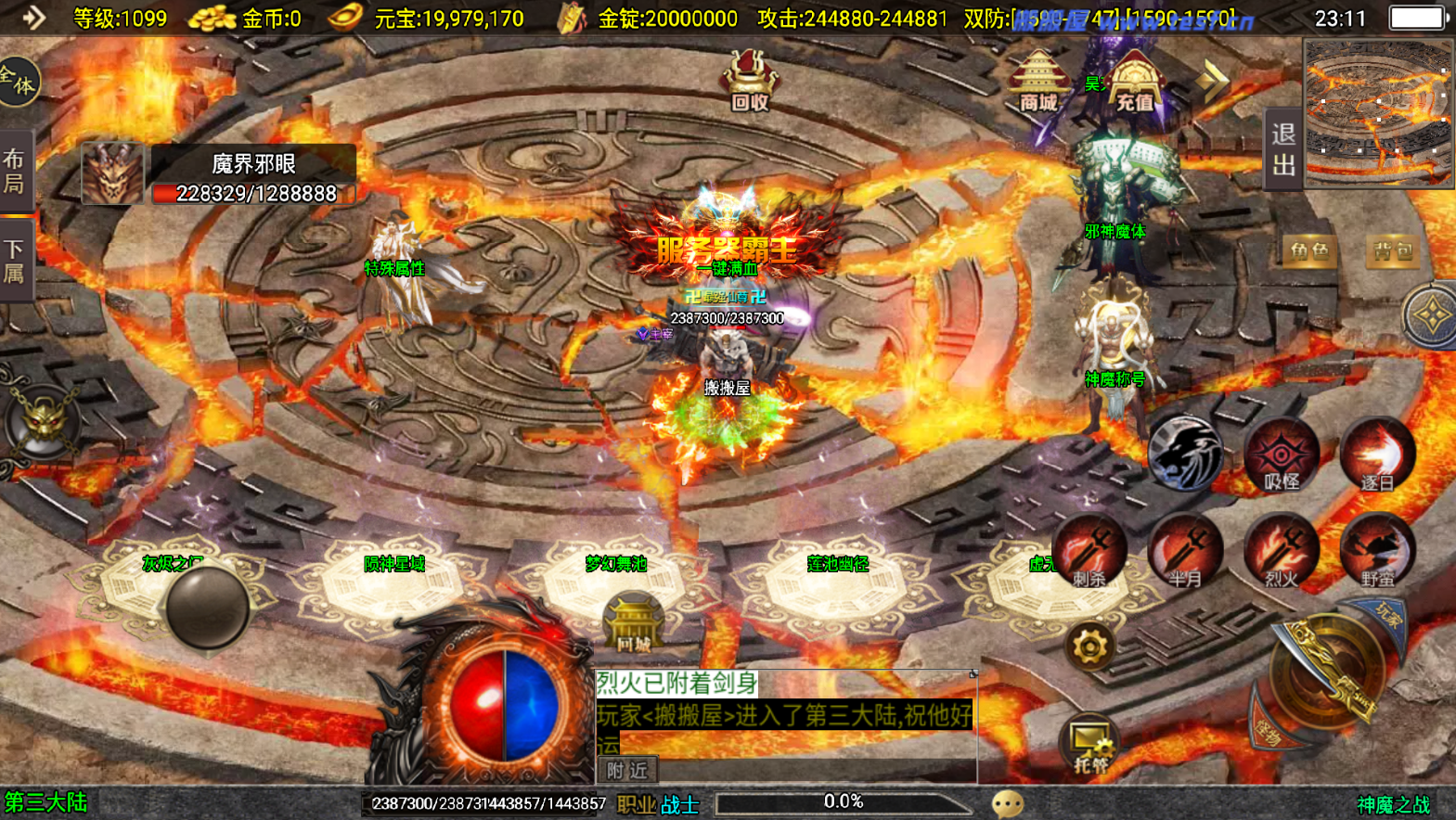1456x820 pixels.
Task: Open the 充值 recharge menu
Action: click(1134, 82)
